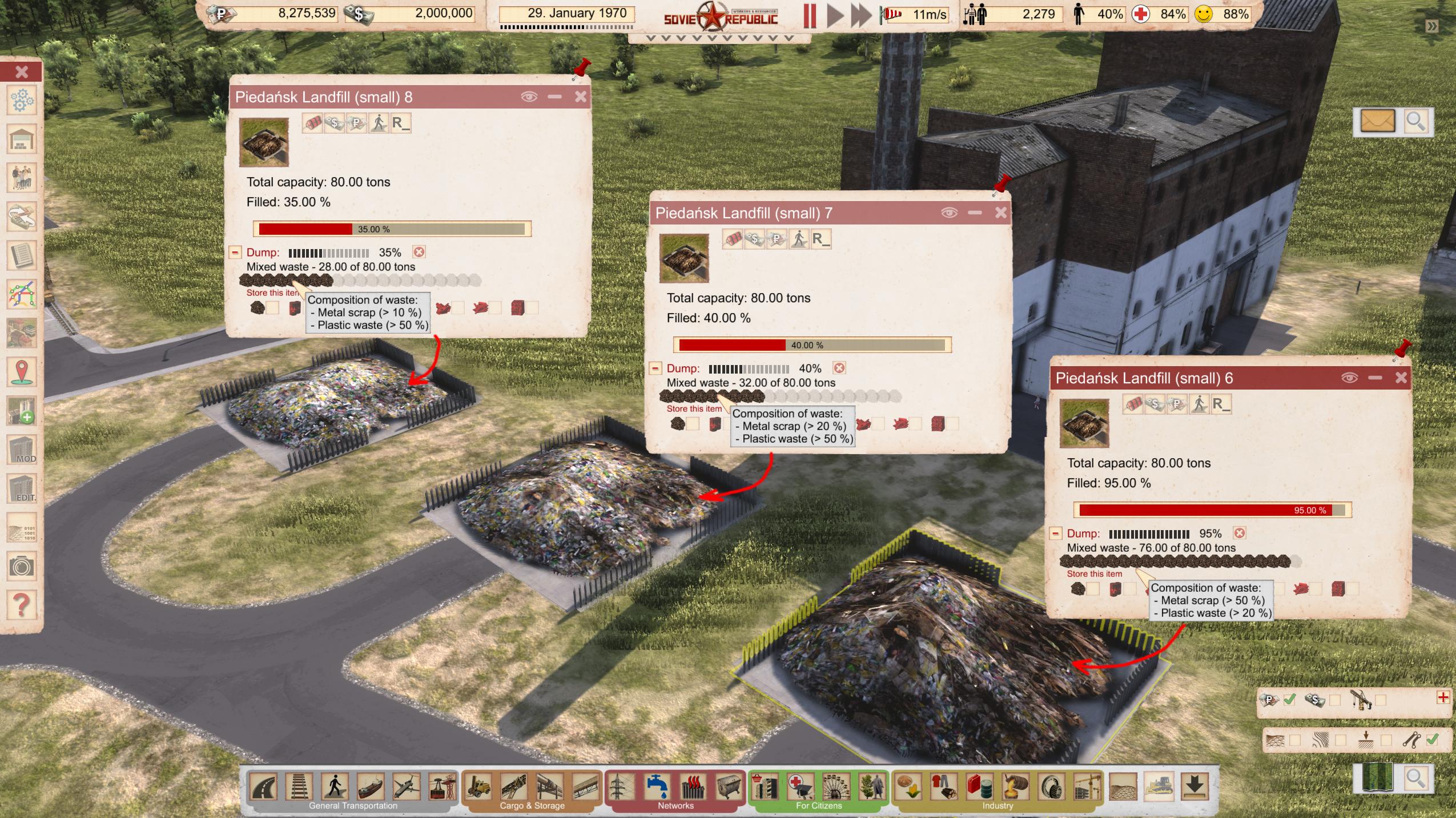Viewport: 1456px width, 818px height.
Task: Close the left side menu panel
Action: [22, 71]
